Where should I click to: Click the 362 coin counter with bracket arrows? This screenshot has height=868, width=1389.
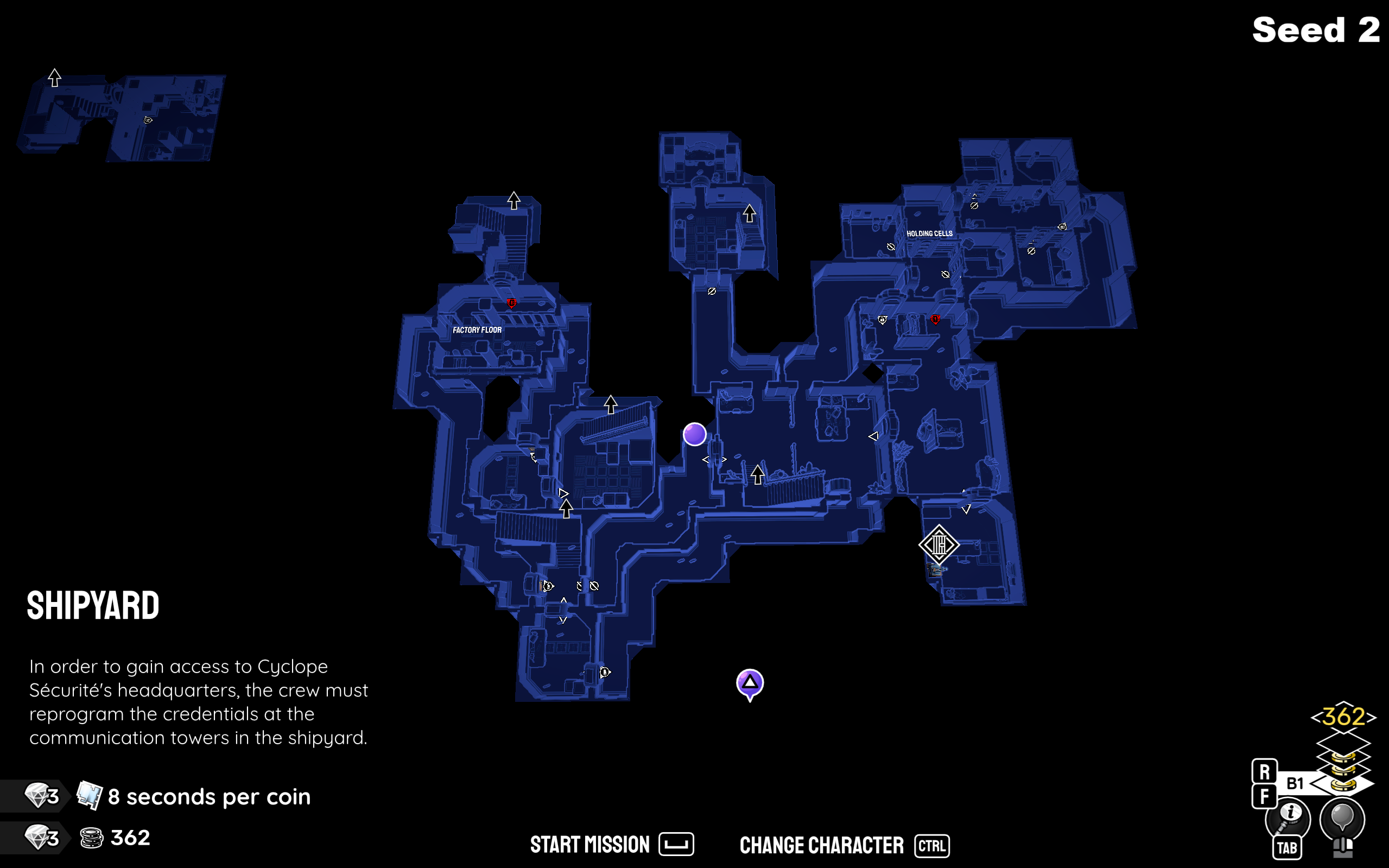pyautogui.click(x=1343, y=719)
